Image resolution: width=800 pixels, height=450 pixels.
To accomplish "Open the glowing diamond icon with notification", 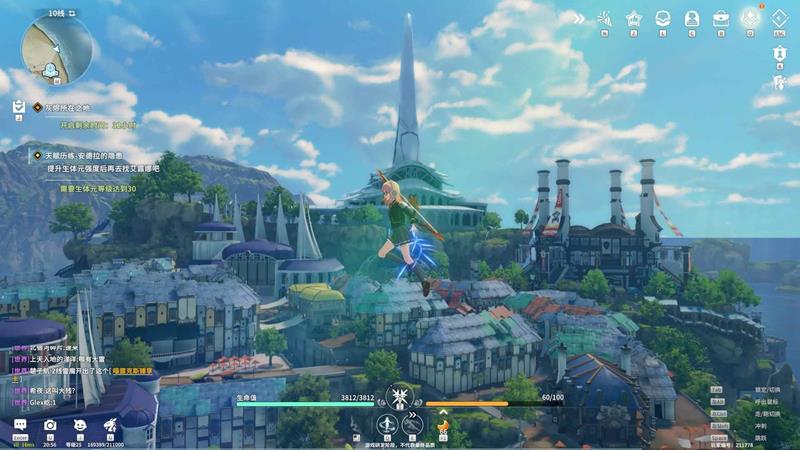I will [x=750, y=17].
